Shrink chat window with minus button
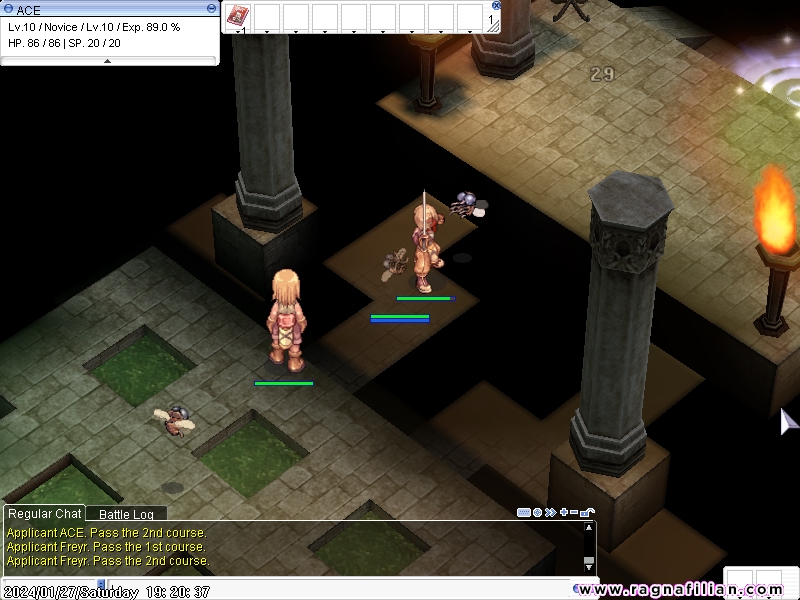800x600 pixels. click(x=573, y=513)
